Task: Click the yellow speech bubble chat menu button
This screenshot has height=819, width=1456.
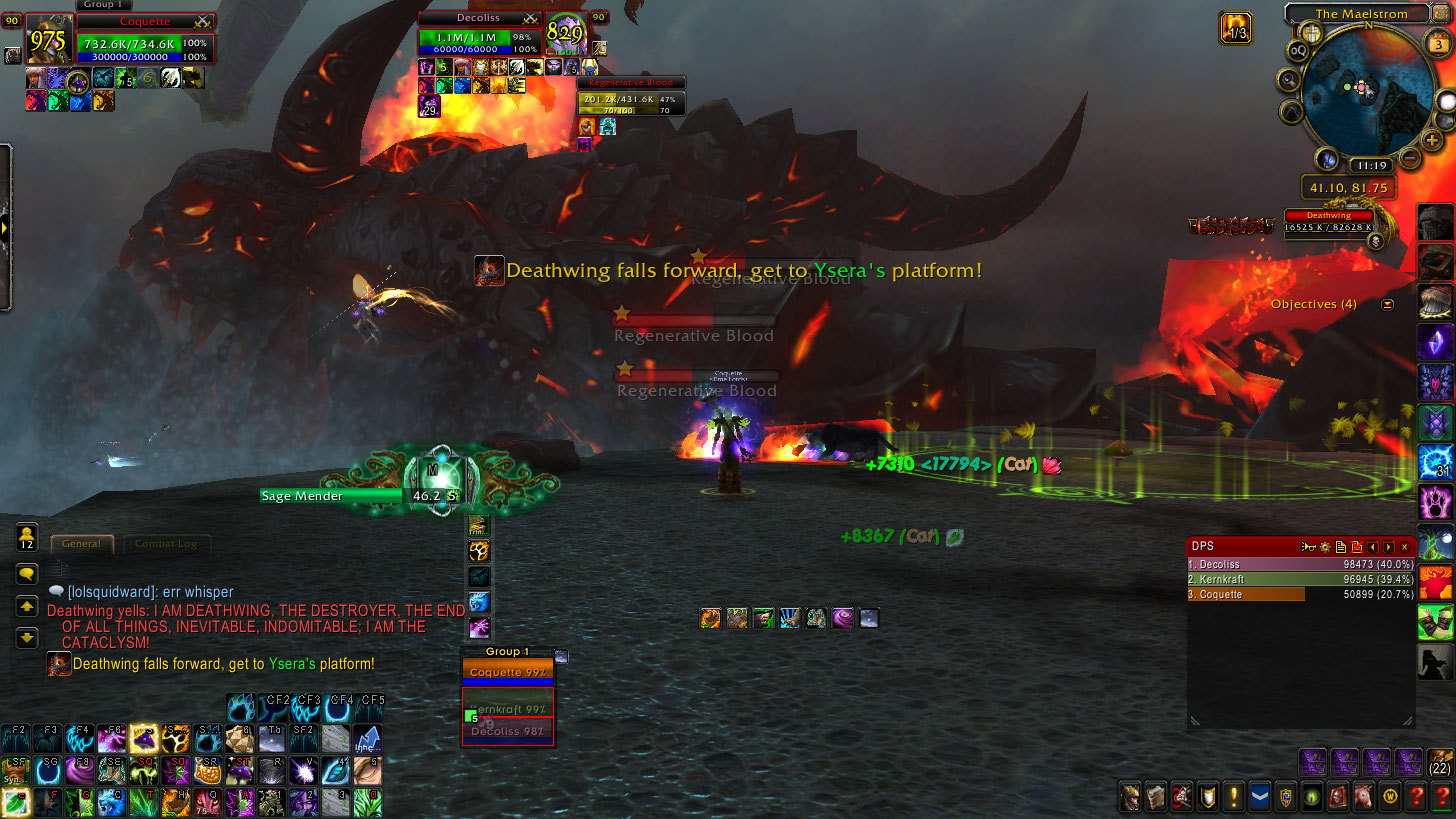Action: [27, 574]
